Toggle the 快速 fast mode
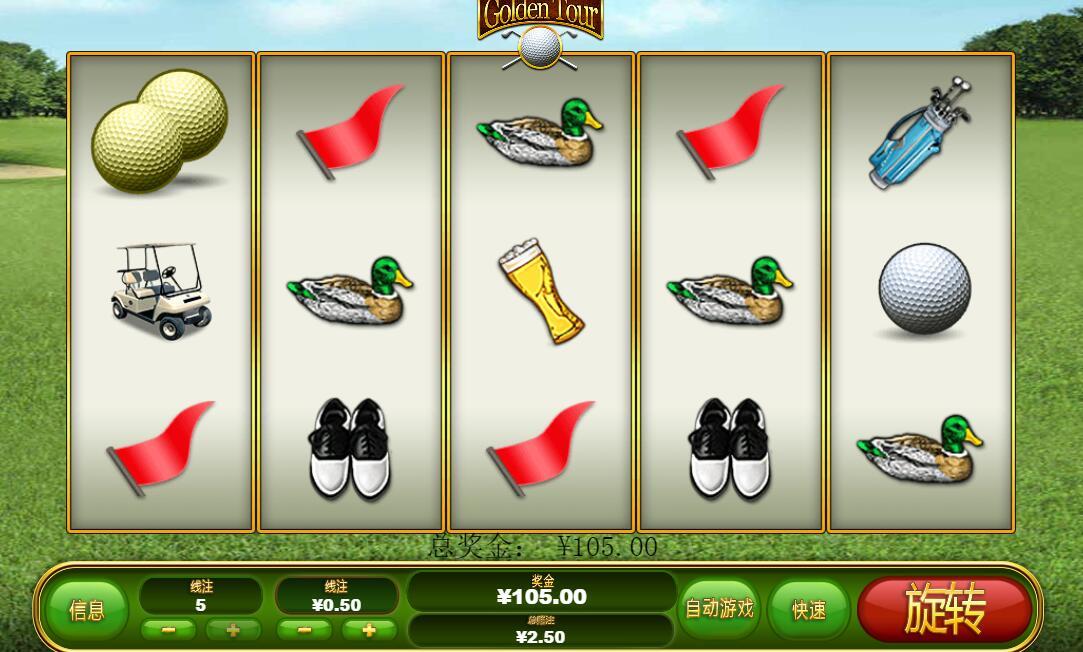The image size is (1083, 652). pyautogui.click(x=809, y=610)
